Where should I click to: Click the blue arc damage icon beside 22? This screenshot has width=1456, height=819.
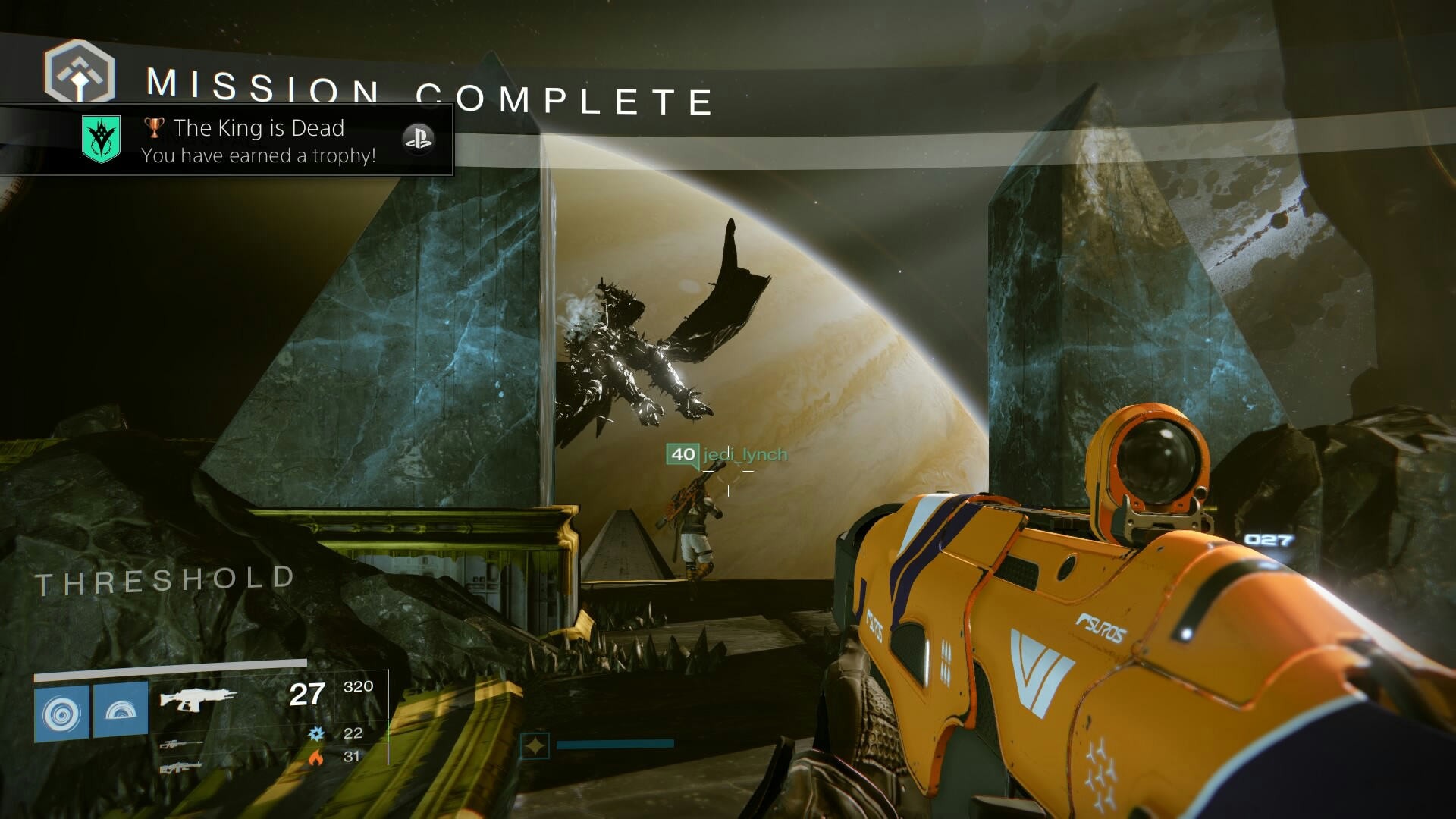(317, 734)
